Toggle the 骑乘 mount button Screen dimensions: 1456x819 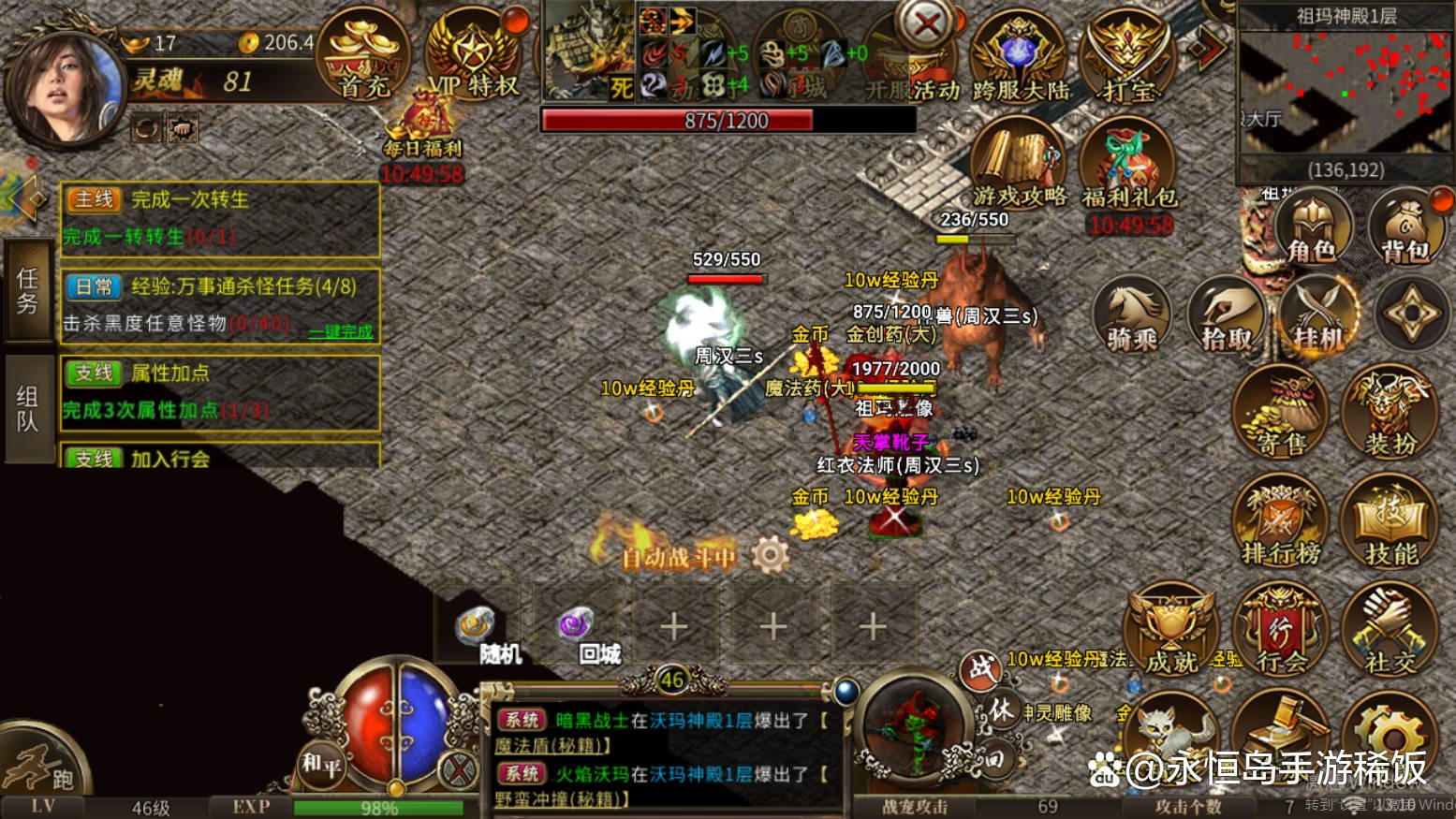1132,315
